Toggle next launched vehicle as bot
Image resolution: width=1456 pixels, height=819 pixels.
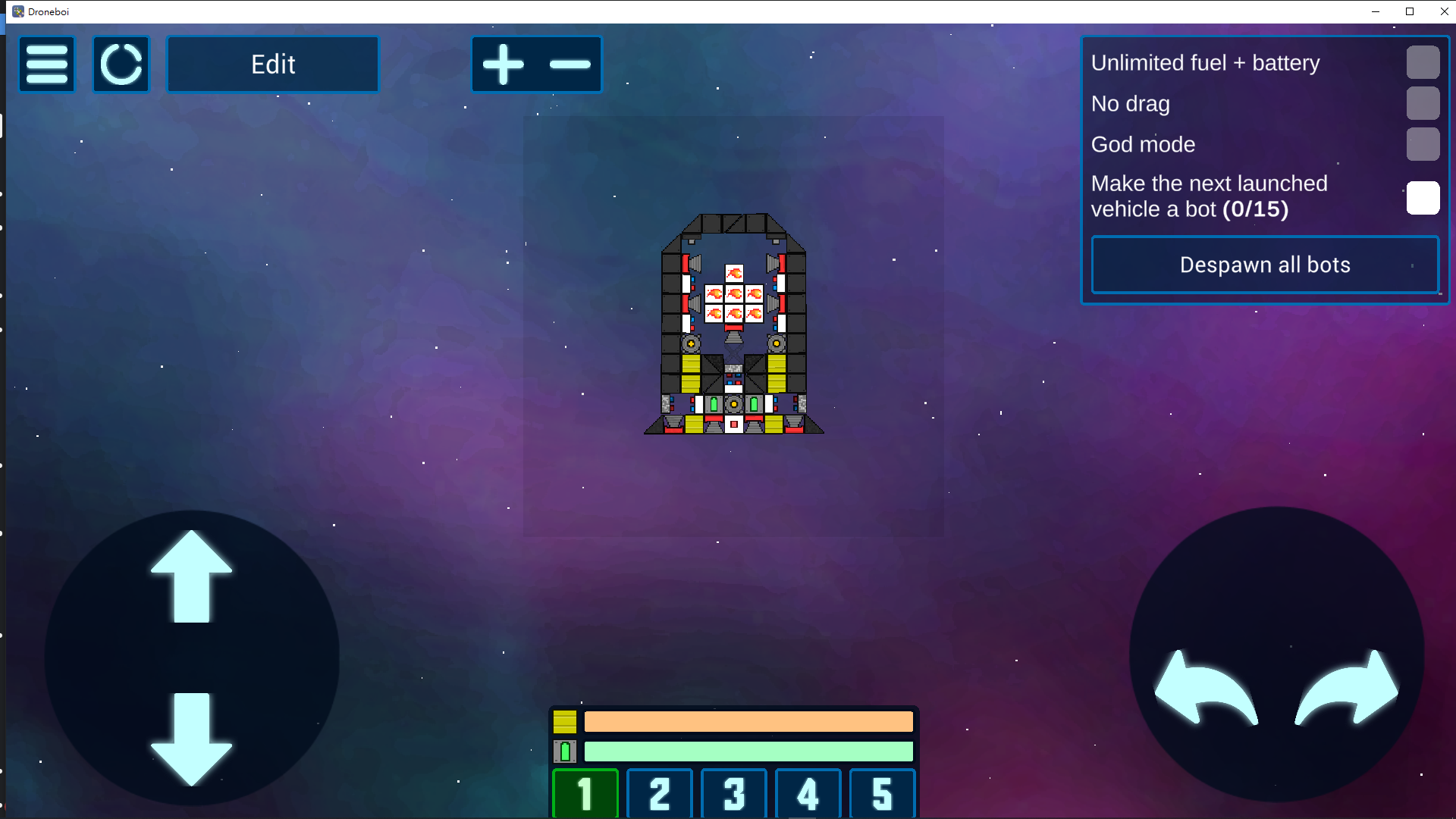pyautogui.click(x=1423, y=197)
